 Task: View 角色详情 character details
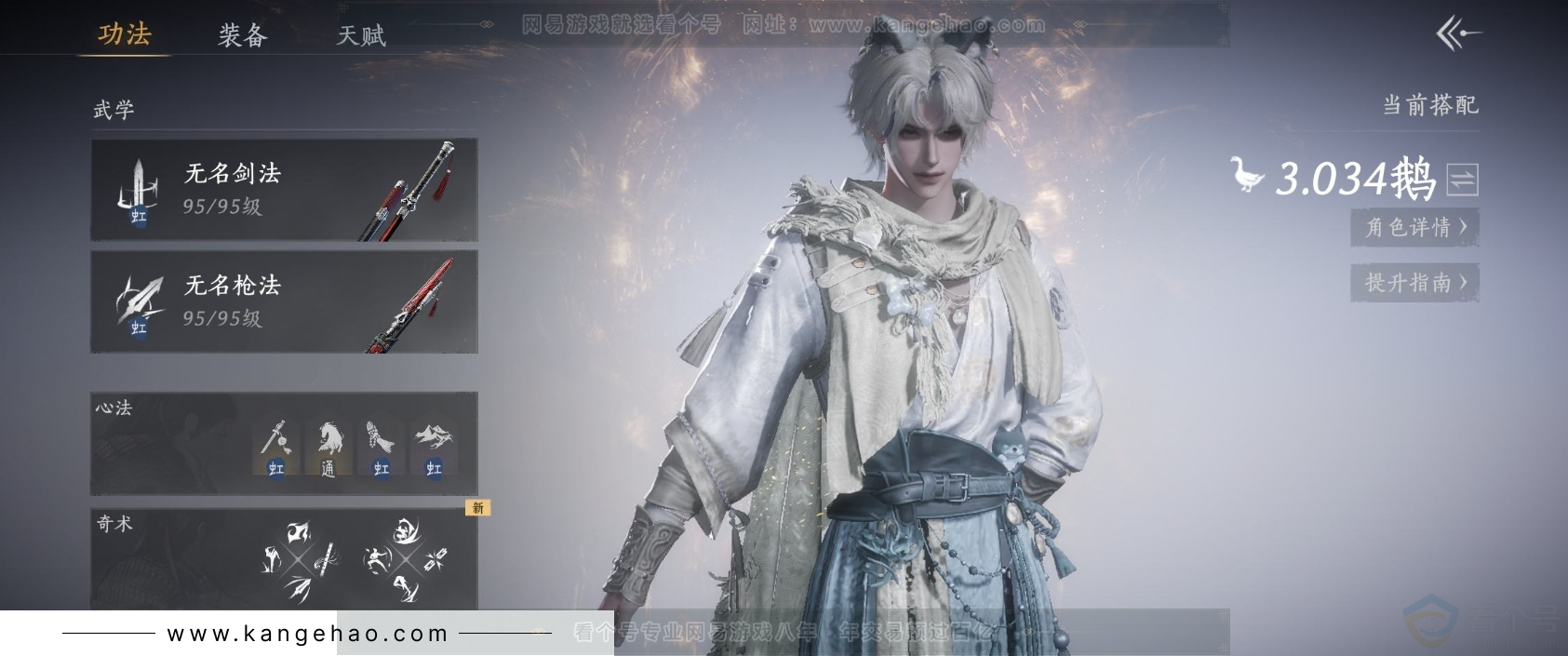[1414, 227]
